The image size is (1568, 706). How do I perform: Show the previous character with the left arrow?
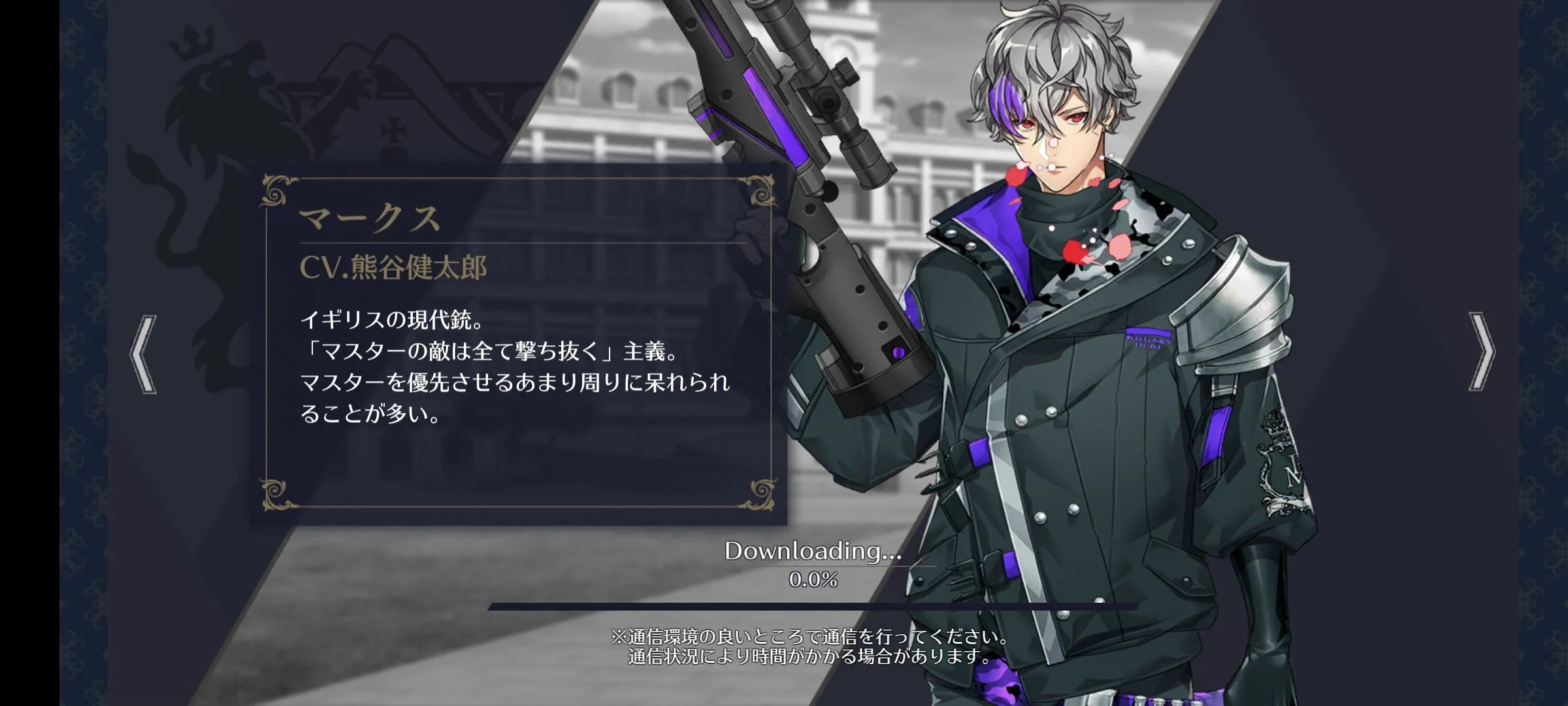click(x=144, y=354)
